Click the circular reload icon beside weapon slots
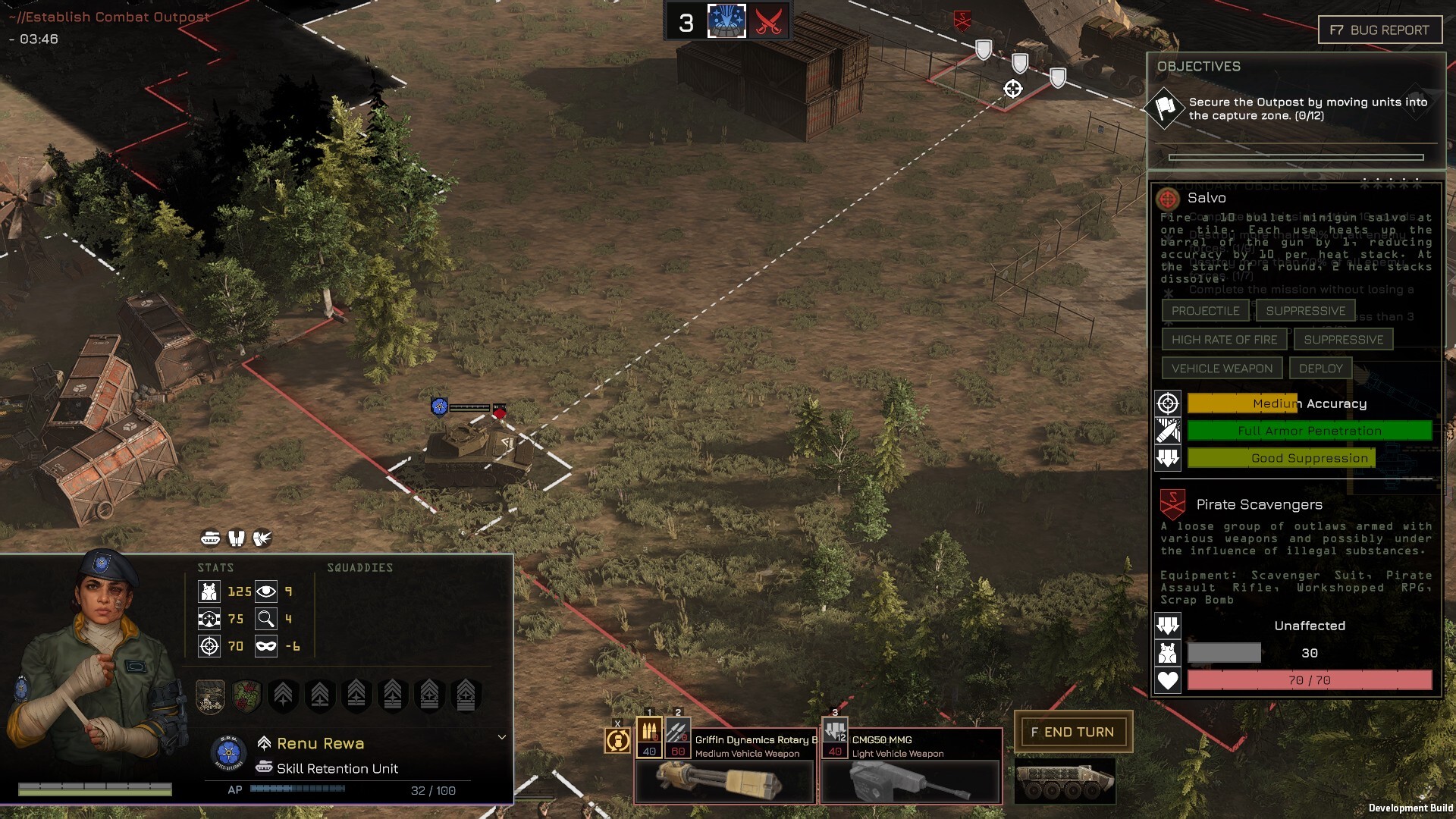 [x=618, y=739]
